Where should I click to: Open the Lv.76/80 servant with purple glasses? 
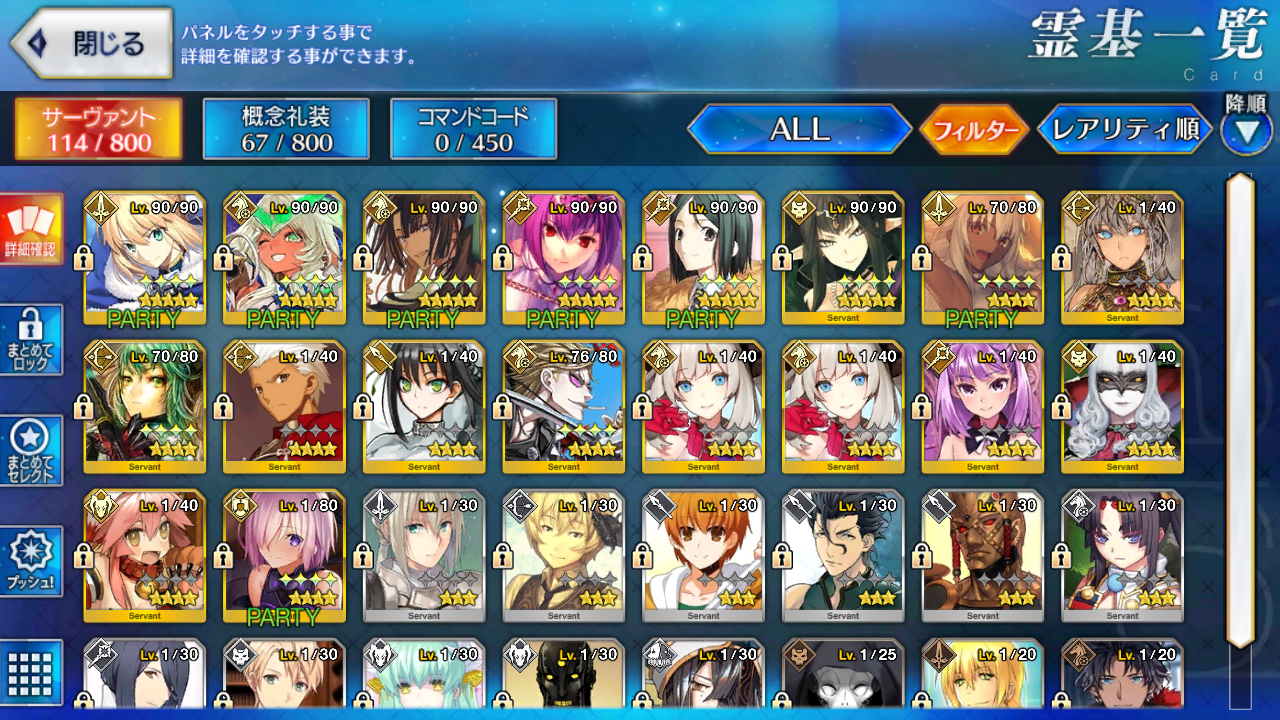pos(564,407)
